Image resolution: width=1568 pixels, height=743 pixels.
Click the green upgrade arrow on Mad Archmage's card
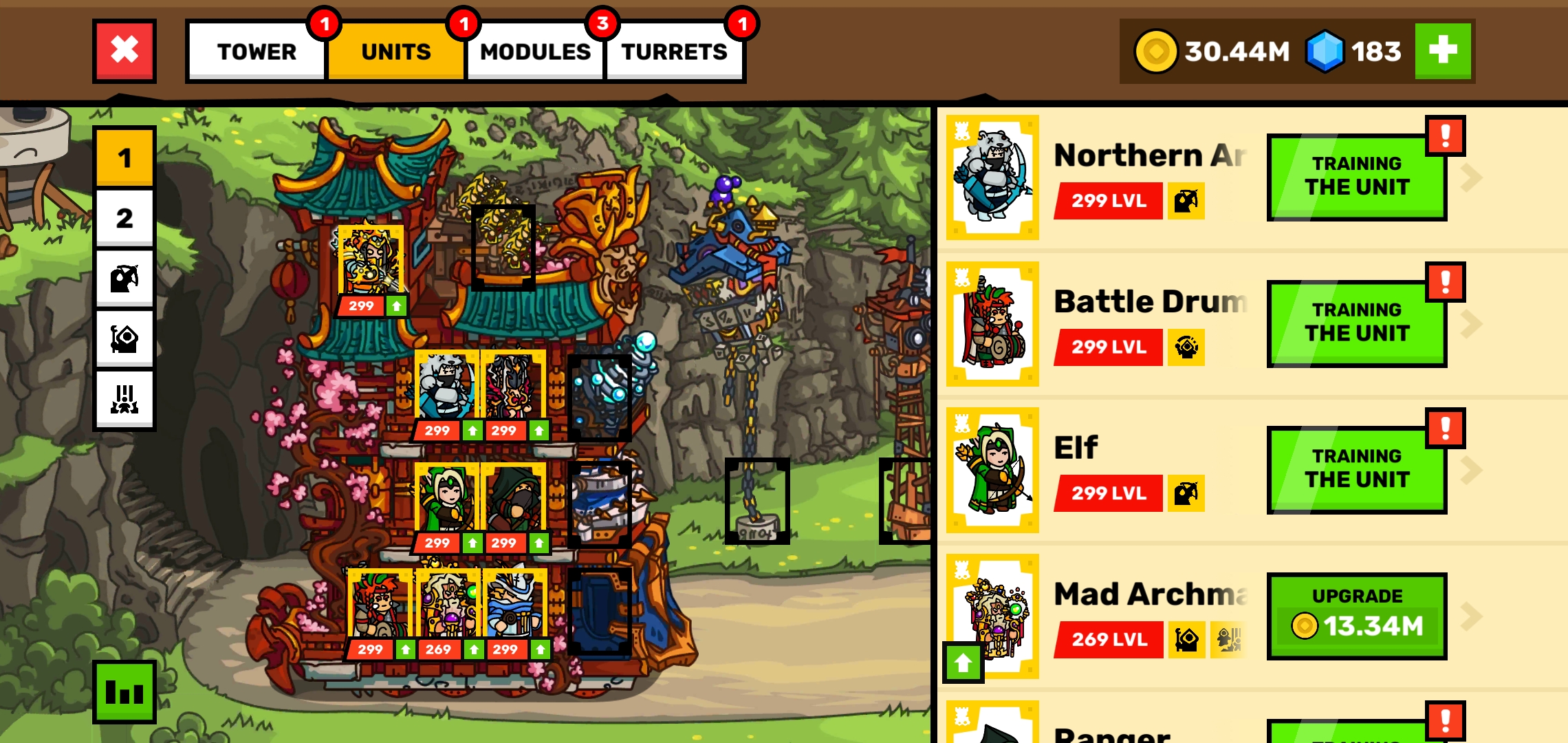pyautogui.click(x=963, y=660)
